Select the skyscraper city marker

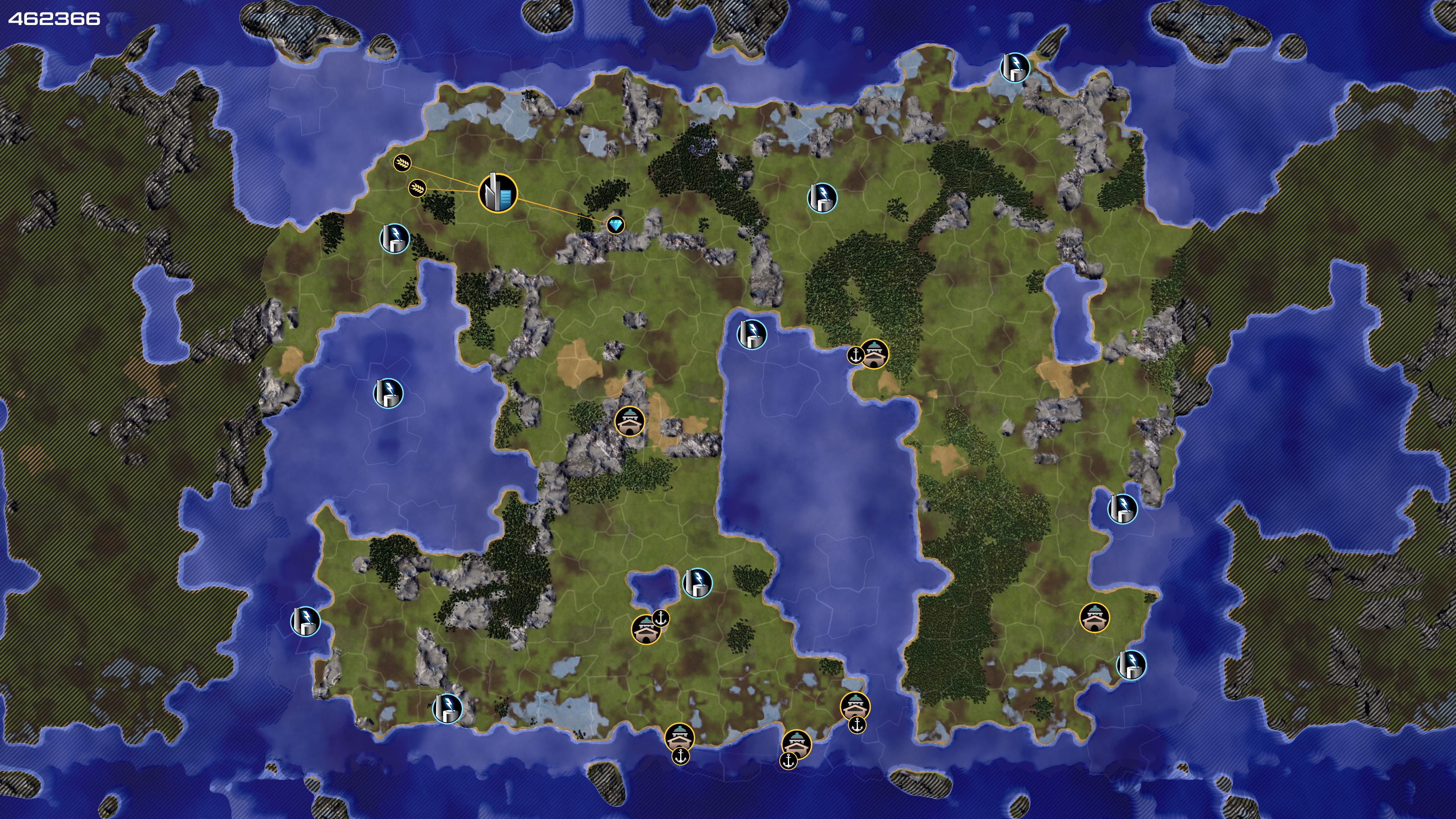point(497,193)
